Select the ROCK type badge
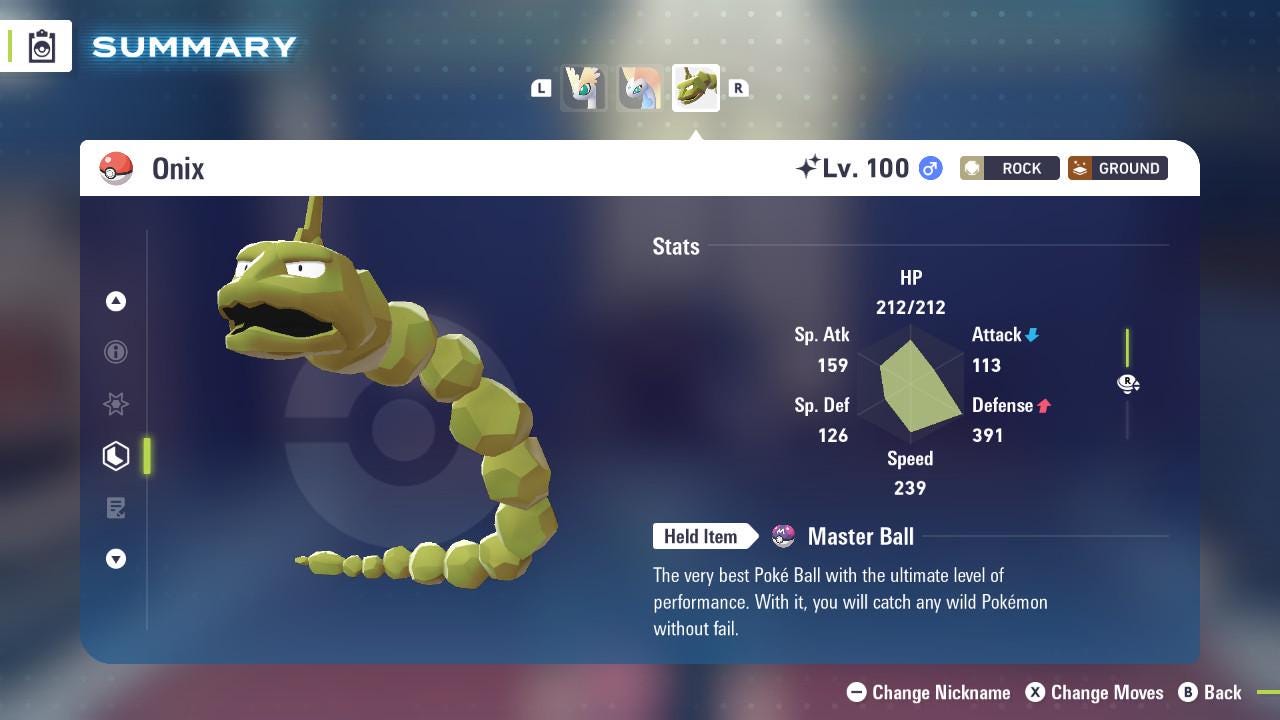1280x720 pixels. (1009, 168)
